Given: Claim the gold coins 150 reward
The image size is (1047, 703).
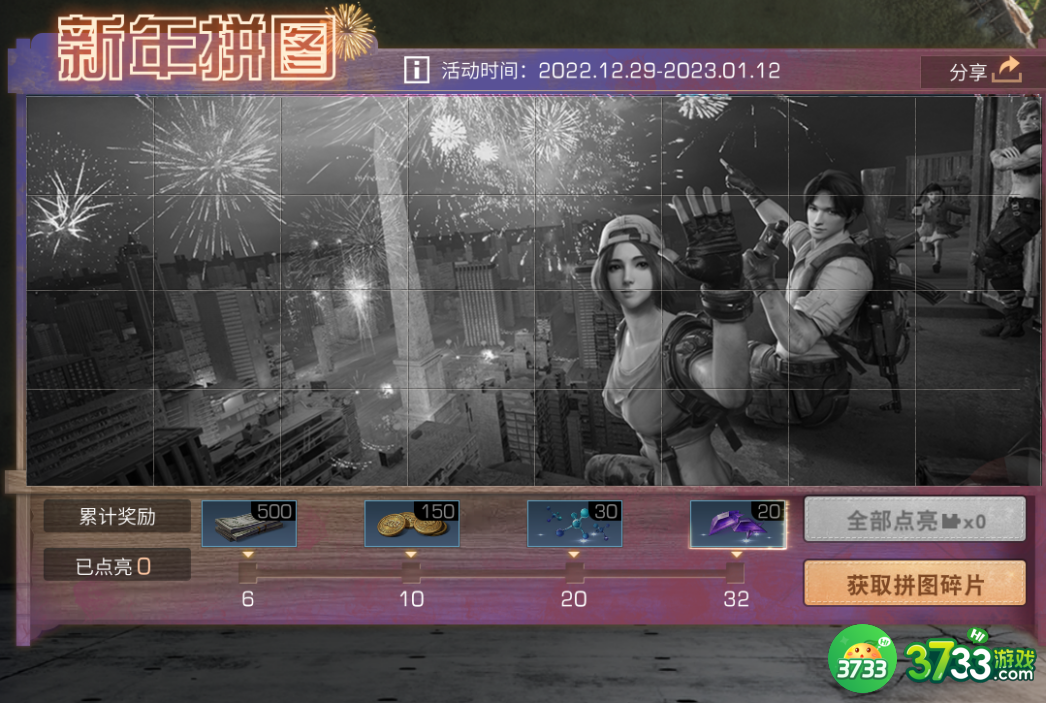Looking at the screenshot, I should (x=412, y=524).
